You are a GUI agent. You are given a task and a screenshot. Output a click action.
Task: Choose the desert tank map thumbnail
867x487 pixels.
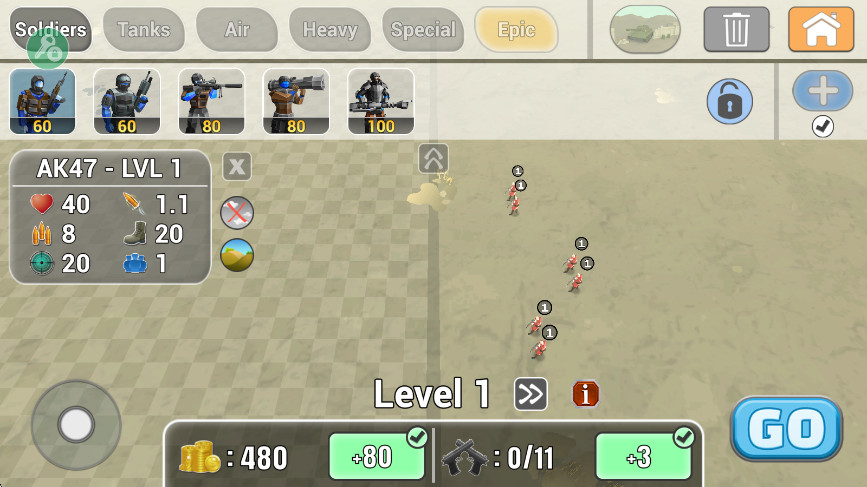645,30
